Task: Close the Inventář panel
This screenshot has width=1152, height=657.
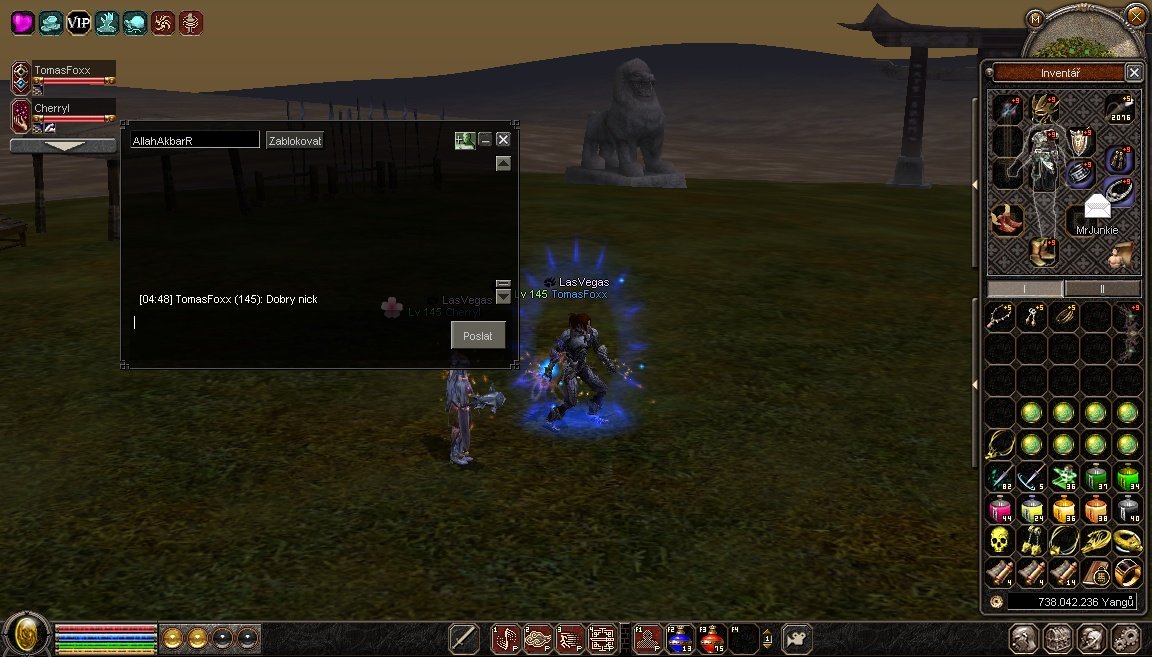Action: (1133, 72)
